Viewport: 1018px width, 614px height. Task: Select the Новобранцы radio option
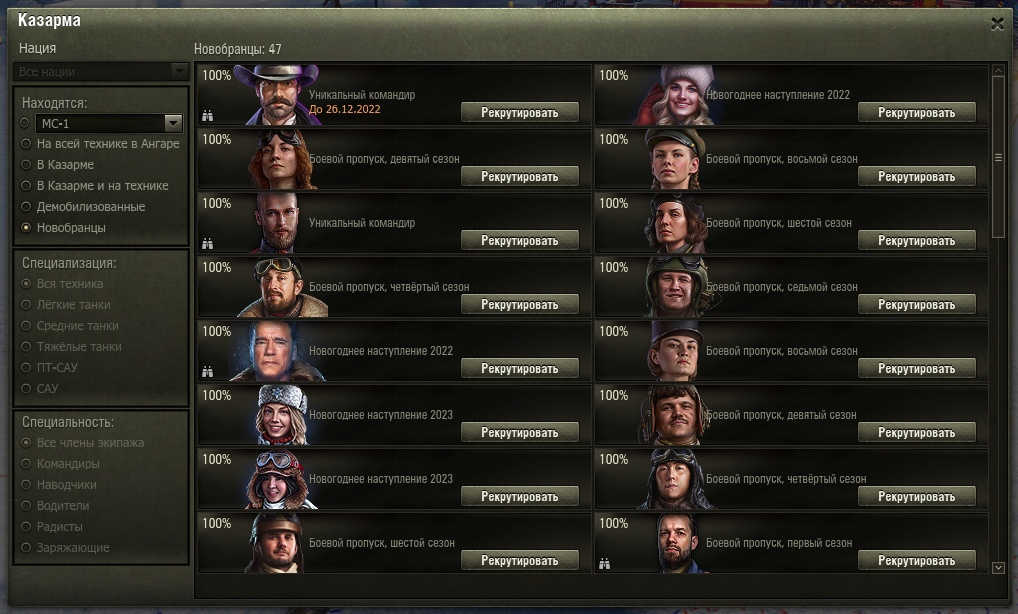click(25, 228)
